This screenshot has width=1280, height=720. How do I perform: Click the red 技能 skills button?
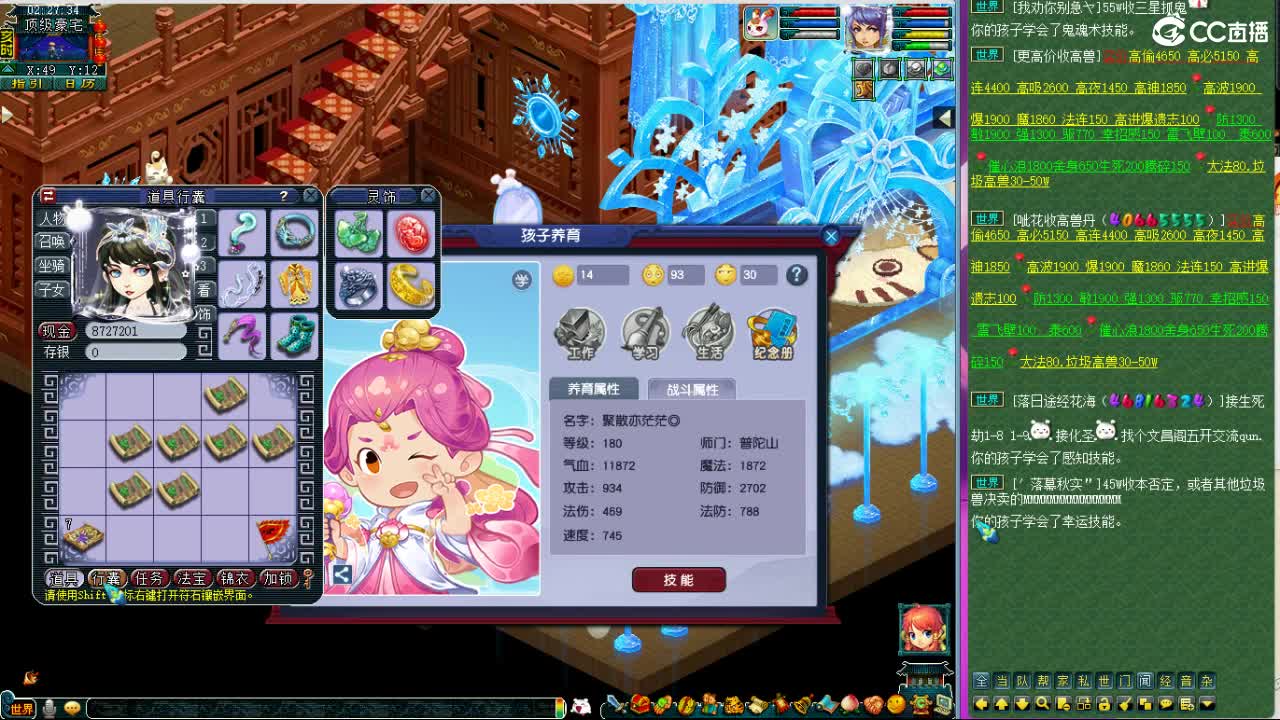pos(678,579)
